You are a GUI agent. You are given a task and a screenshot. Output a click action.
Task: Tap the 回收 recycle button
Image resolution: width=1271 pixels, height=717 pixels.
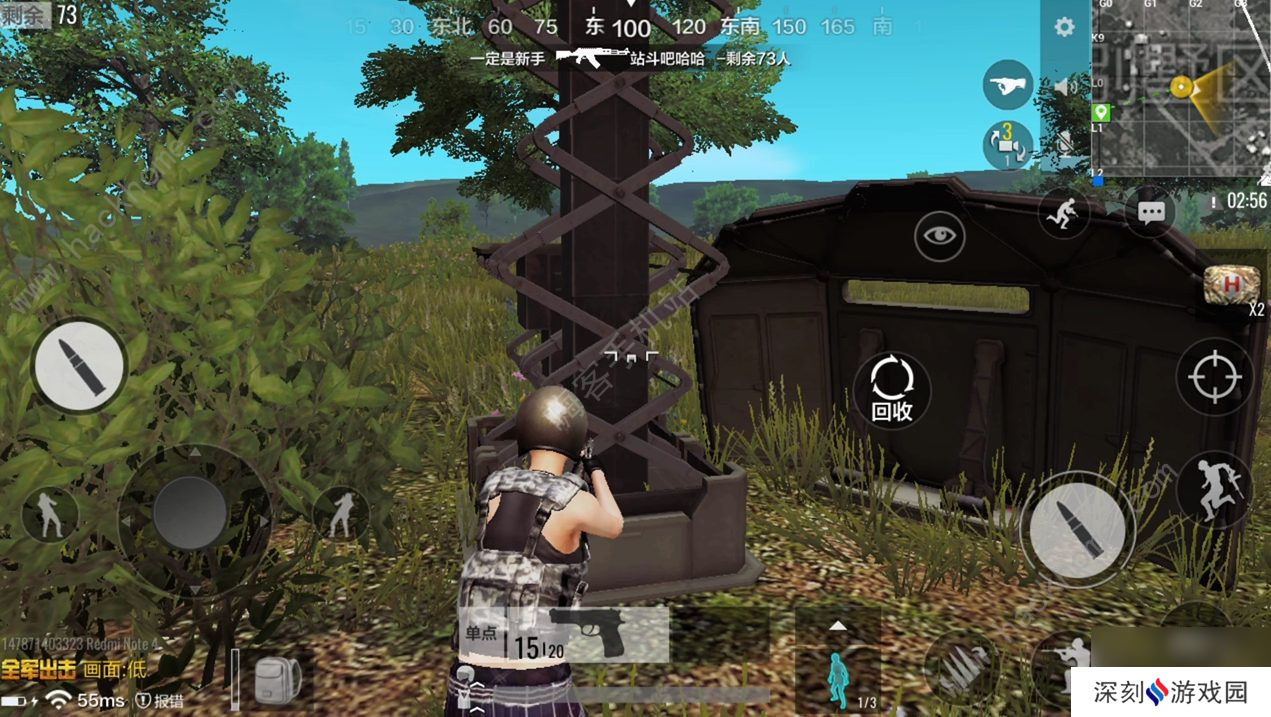click(891, 390)
